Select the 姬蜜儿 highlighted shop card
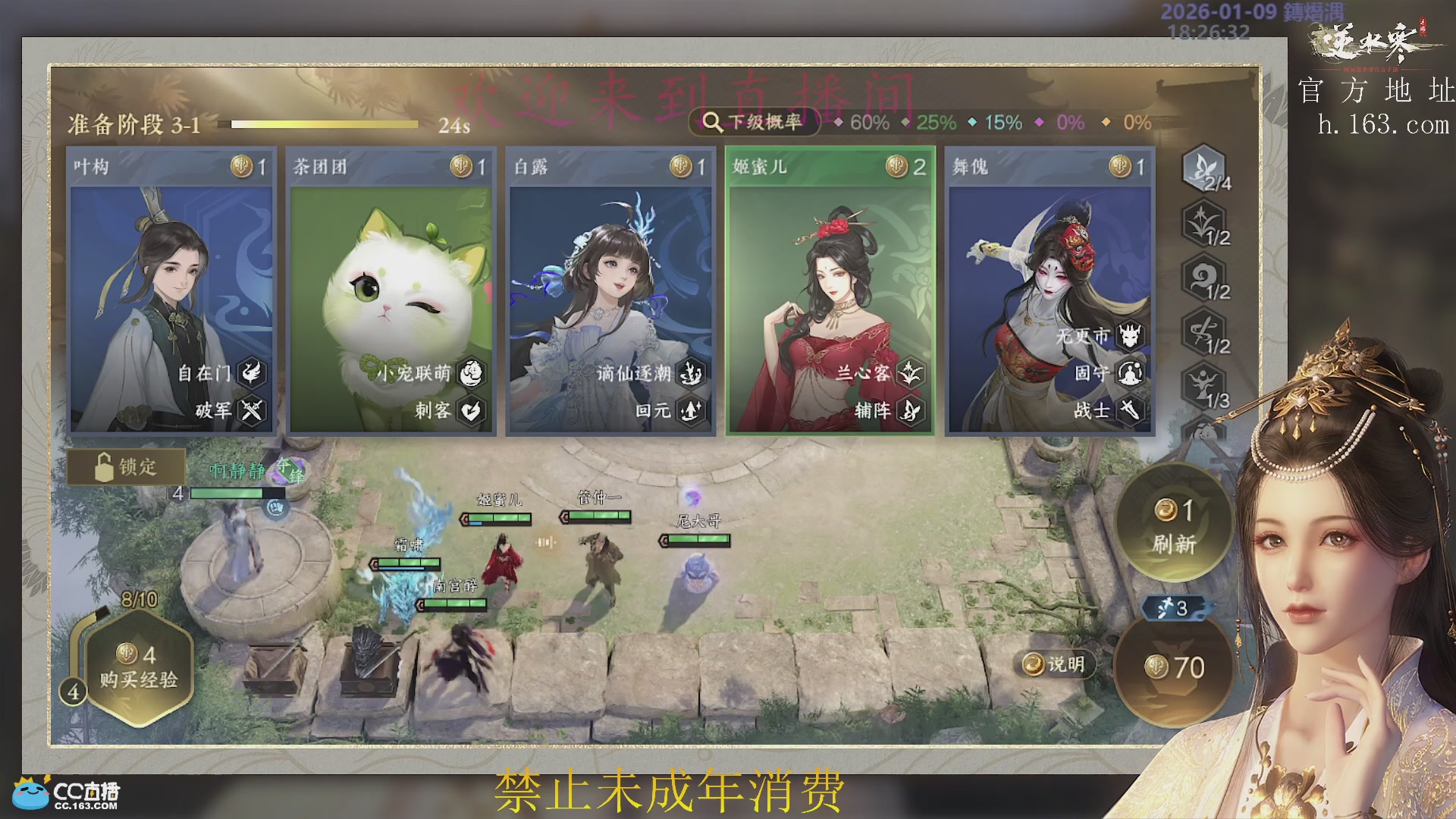Image resolution: width=1456 pixels, height=819 pixels. (x=827, y=288)
